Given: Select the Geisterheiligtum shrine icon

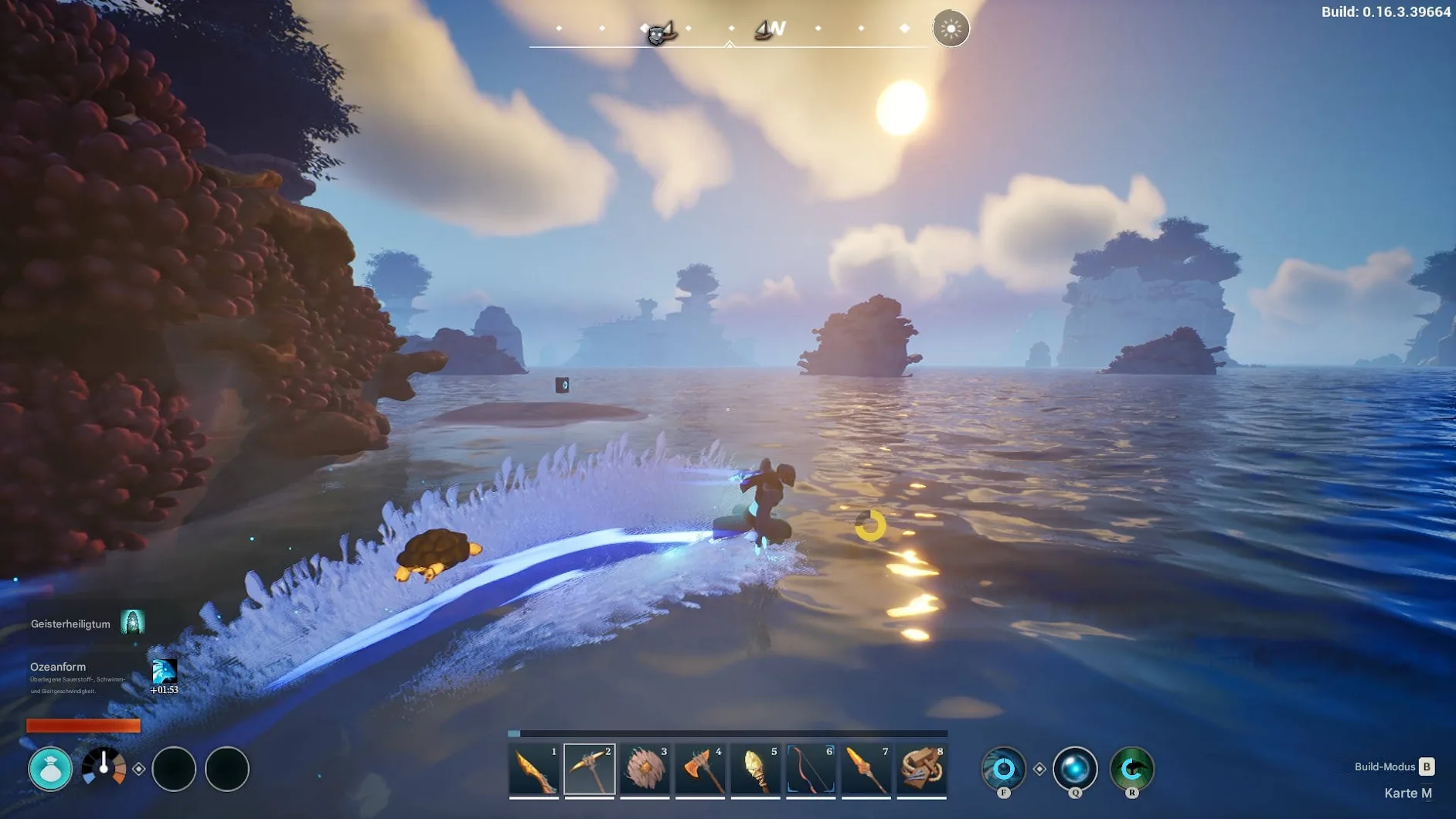Looking at the screenshot, I should (132, 622).
